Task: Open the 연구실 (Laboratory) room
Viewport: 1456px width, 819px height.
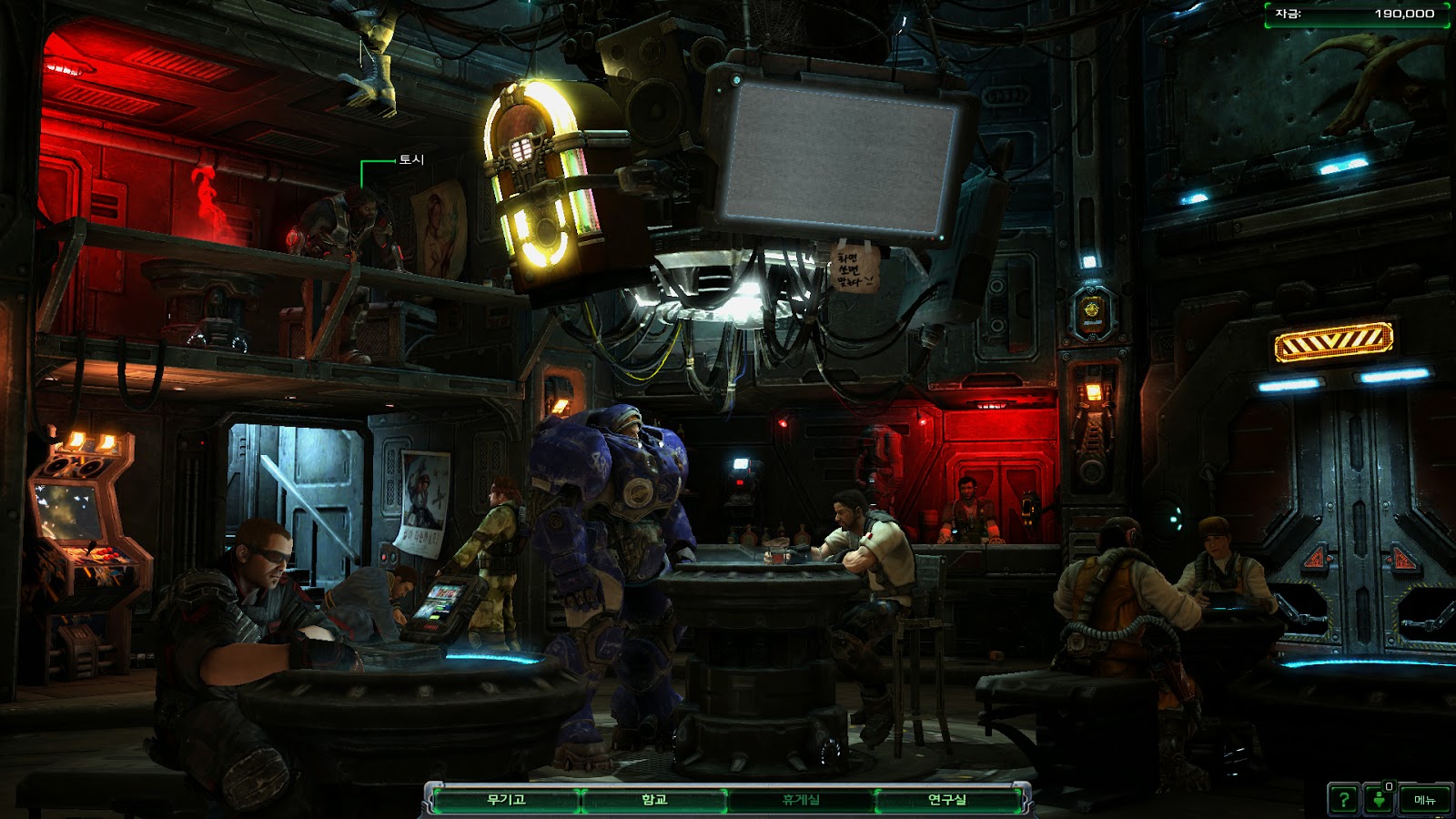Action: (947, 800)
